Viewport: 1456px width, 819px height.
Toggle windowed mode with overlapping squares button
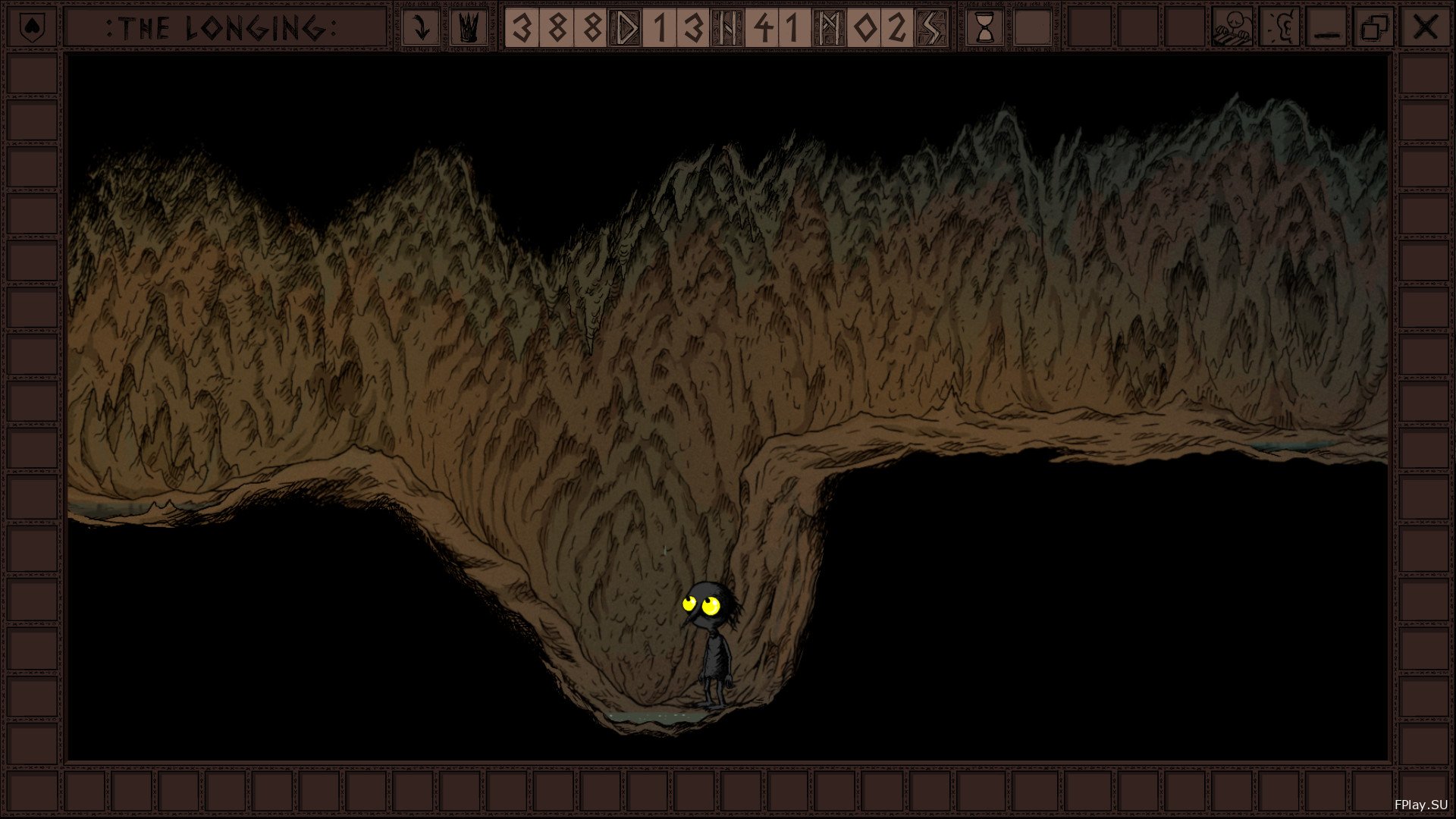coord(1375,29)
